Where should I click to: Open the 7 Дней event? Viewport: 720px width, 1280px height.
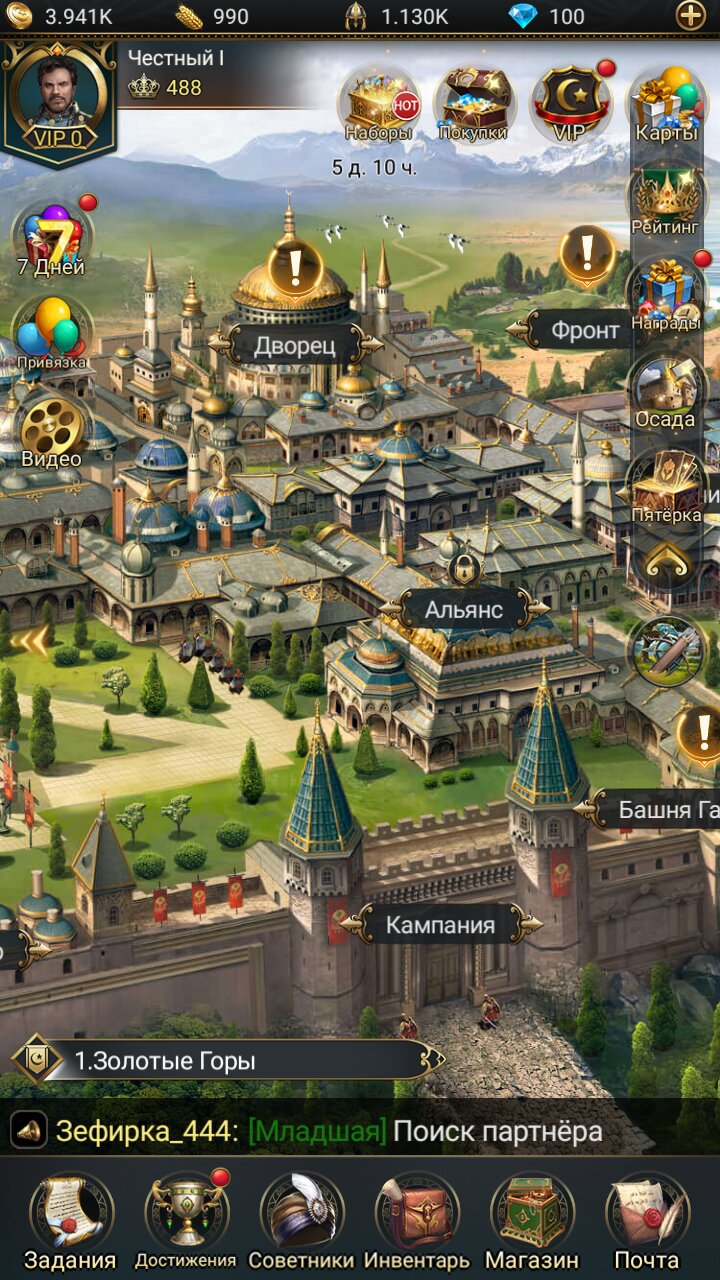(x=51, y=238)
